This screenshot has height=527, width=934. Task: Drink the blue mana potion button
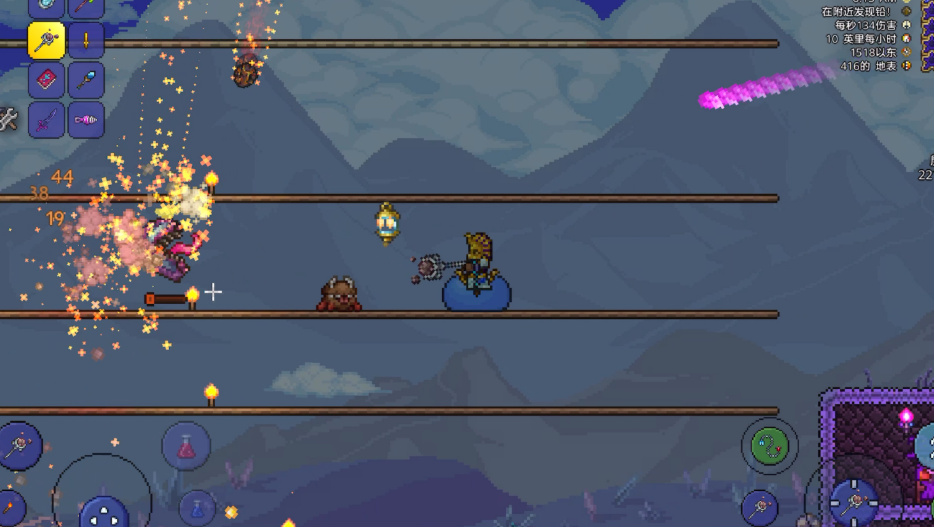[197, 508]
